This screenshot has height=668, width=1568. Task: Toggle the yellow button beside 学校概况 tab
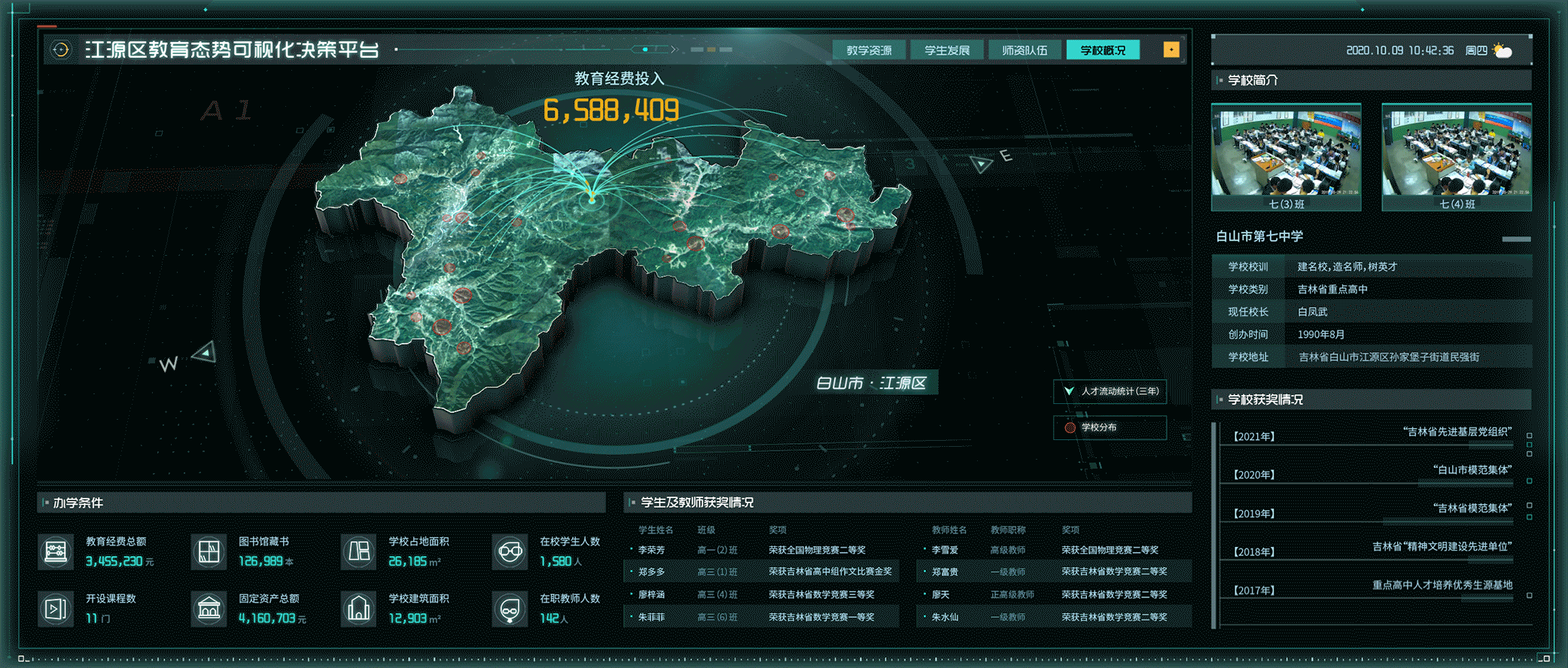[x=1171, y=49]
